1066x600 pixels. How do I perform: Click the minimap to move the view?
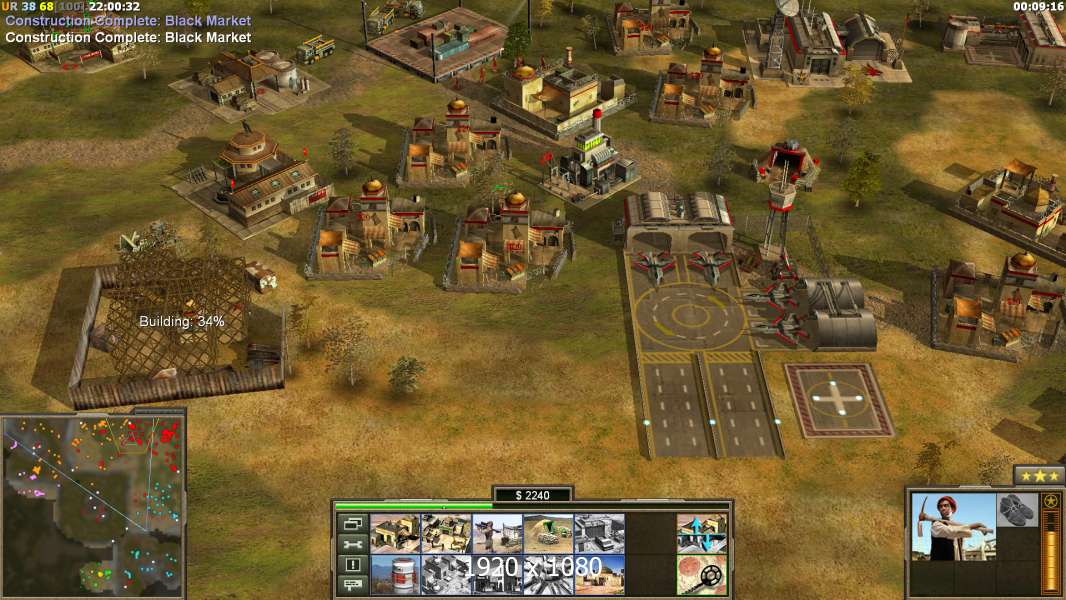(x=92, y=505)
